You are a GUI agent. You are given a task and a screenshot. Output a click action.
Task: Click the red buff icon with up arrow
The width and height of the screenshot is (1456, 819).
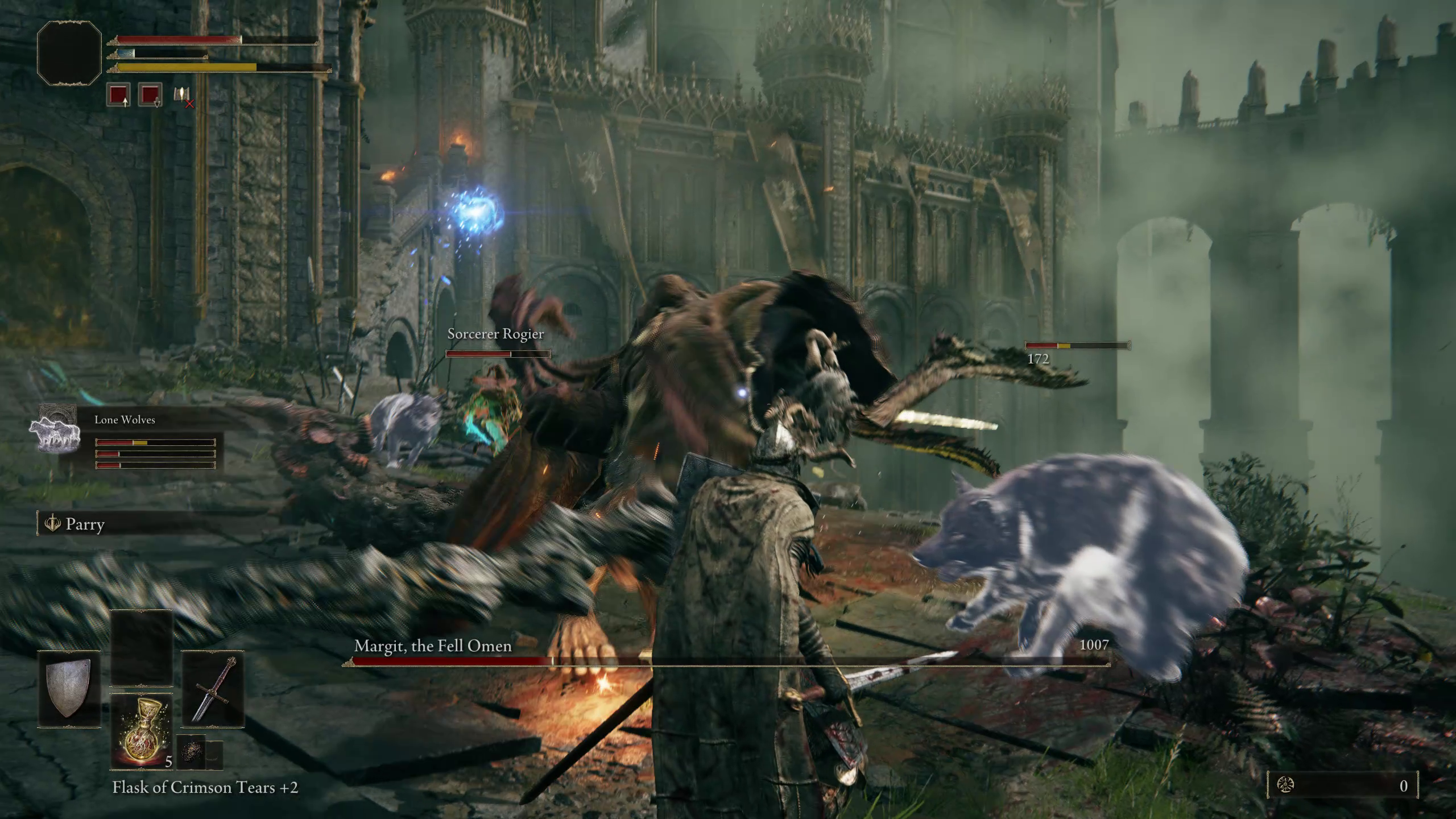(118, 94)
